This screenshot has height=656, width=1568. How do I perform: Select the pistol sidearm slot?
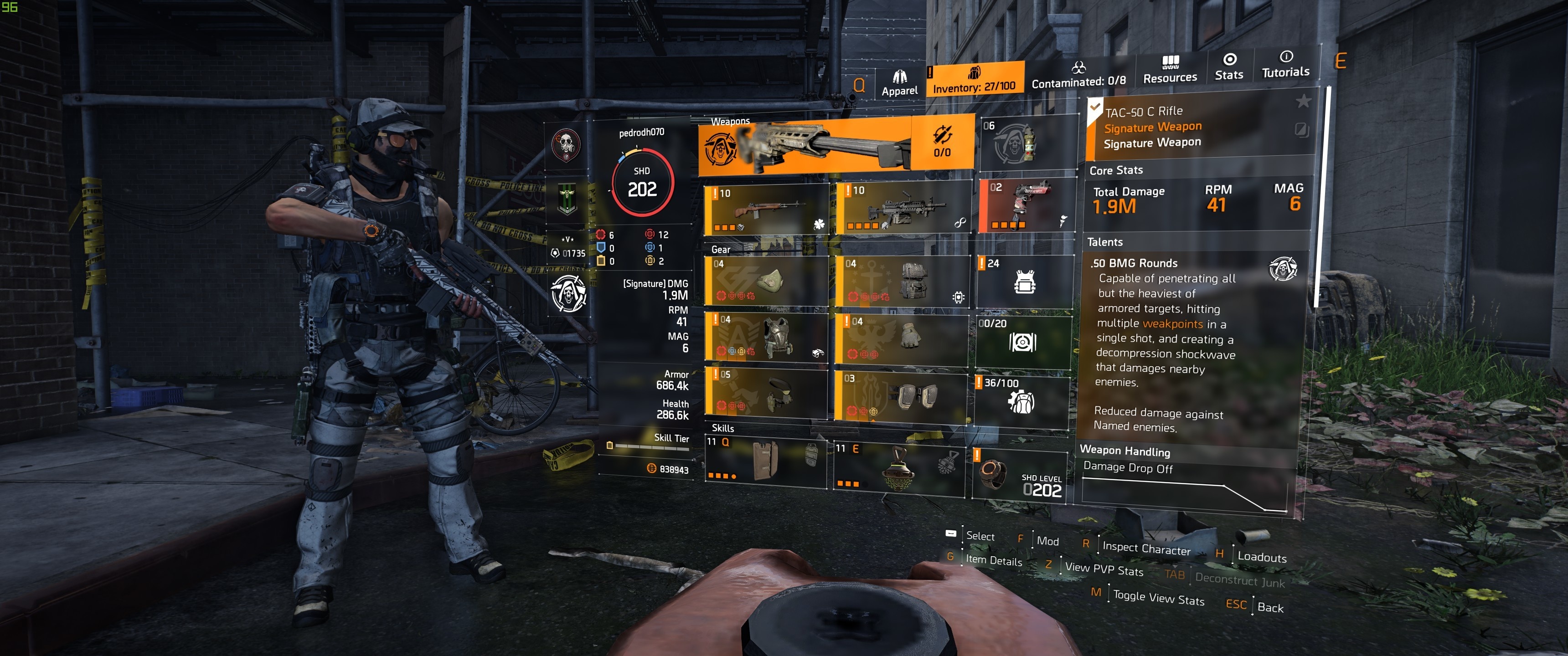click(1026, 205)
